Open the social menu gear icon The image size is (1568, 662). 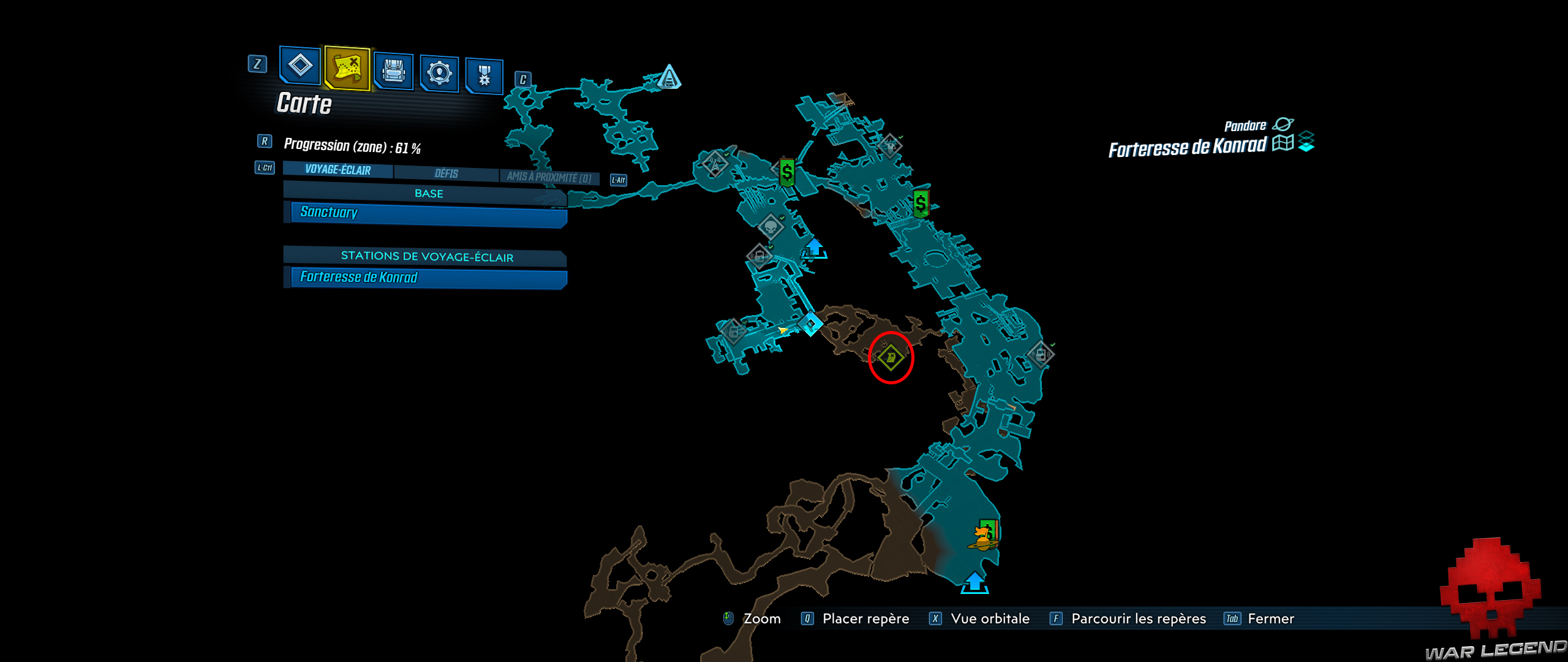440,72
